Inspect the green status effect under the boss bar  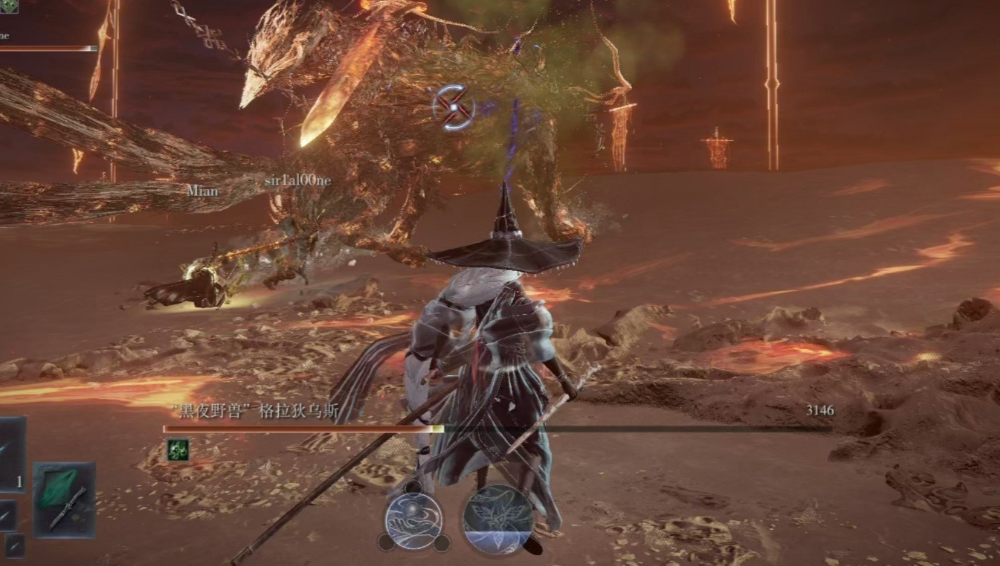coord(178,450)
